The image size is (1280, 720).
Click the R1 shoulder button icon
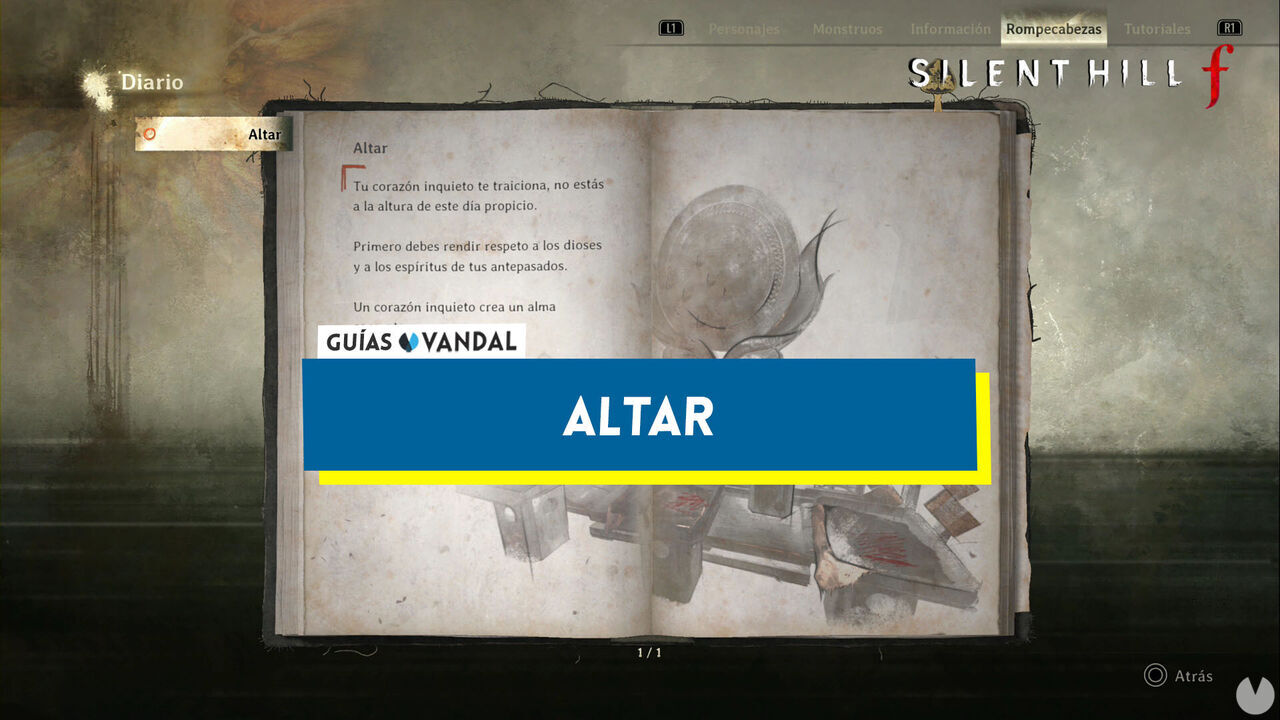click(1228, 28)
